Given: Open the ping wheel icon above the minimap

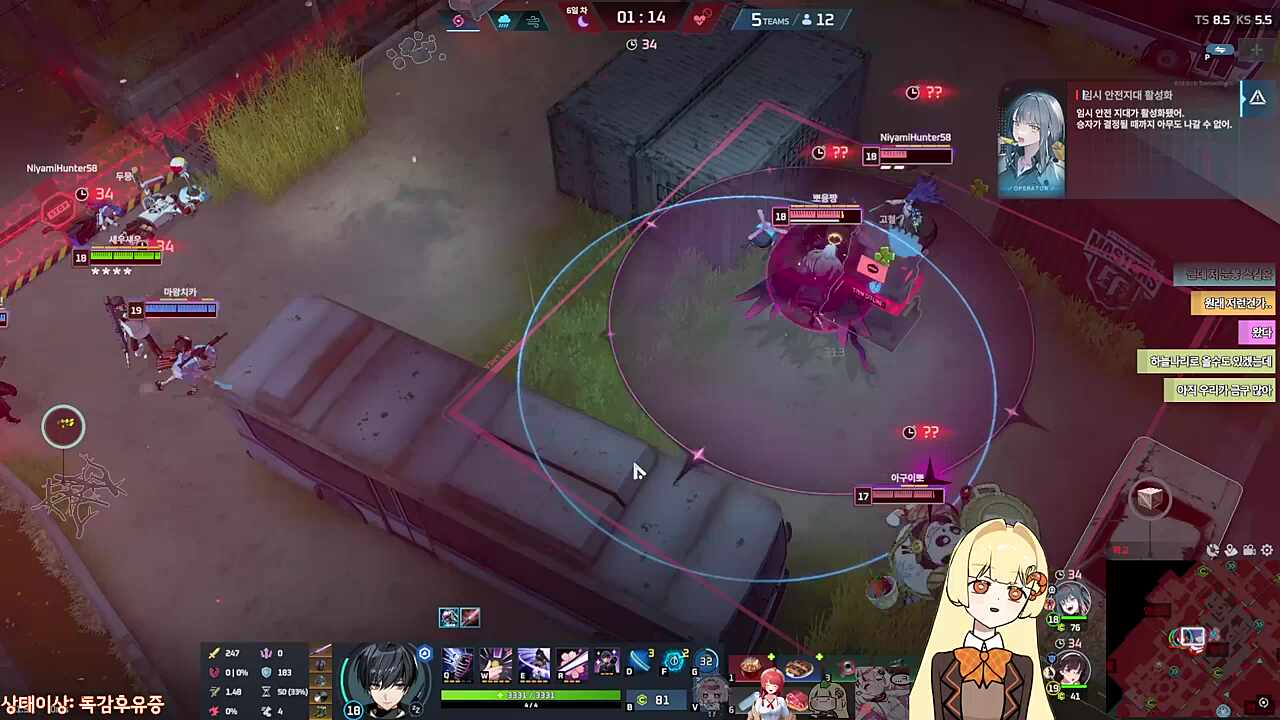Looking at the screenshot, I should [x=1212, y=551].
